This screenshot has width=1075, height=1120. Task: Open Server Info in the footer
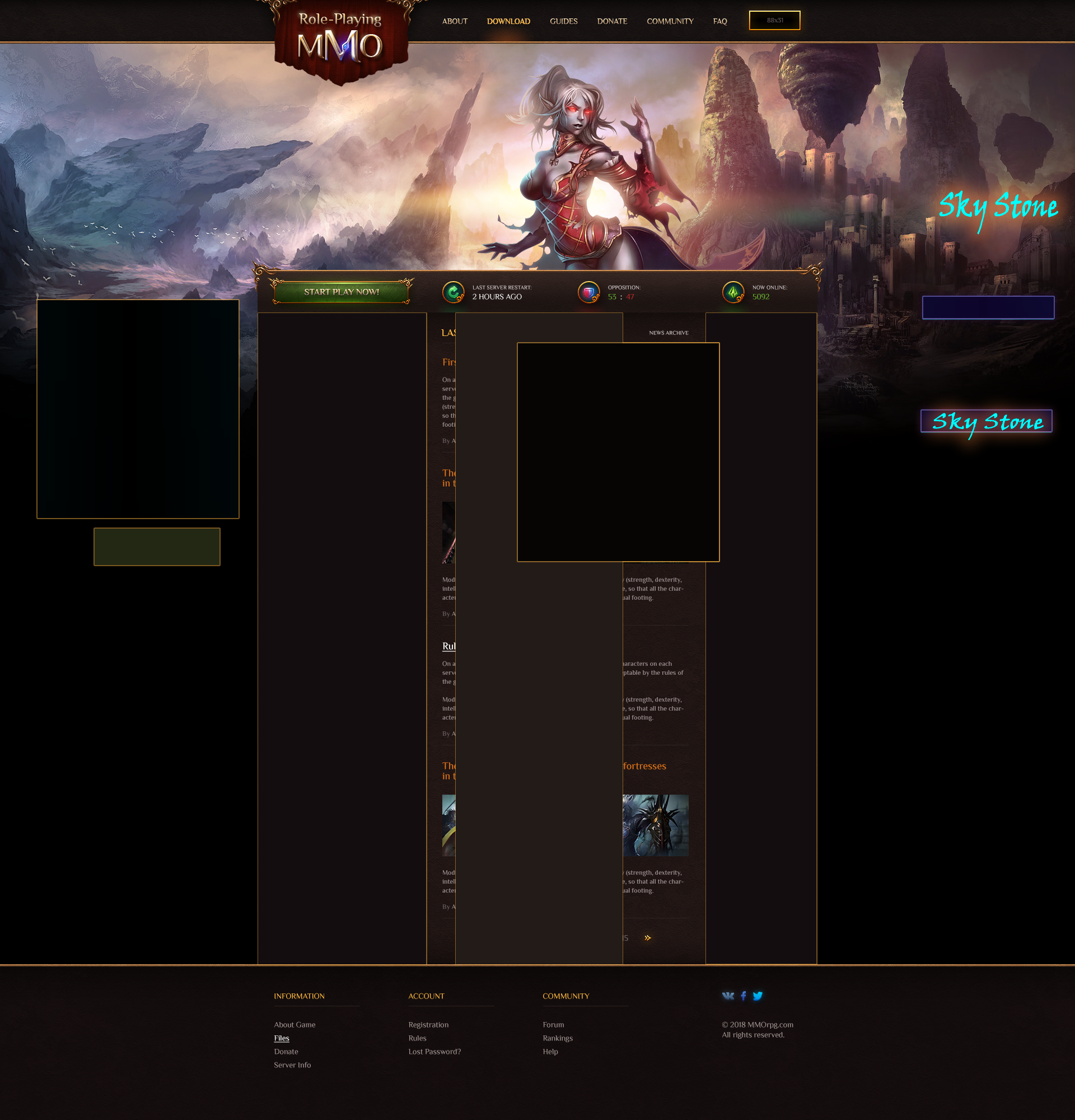292,1065
